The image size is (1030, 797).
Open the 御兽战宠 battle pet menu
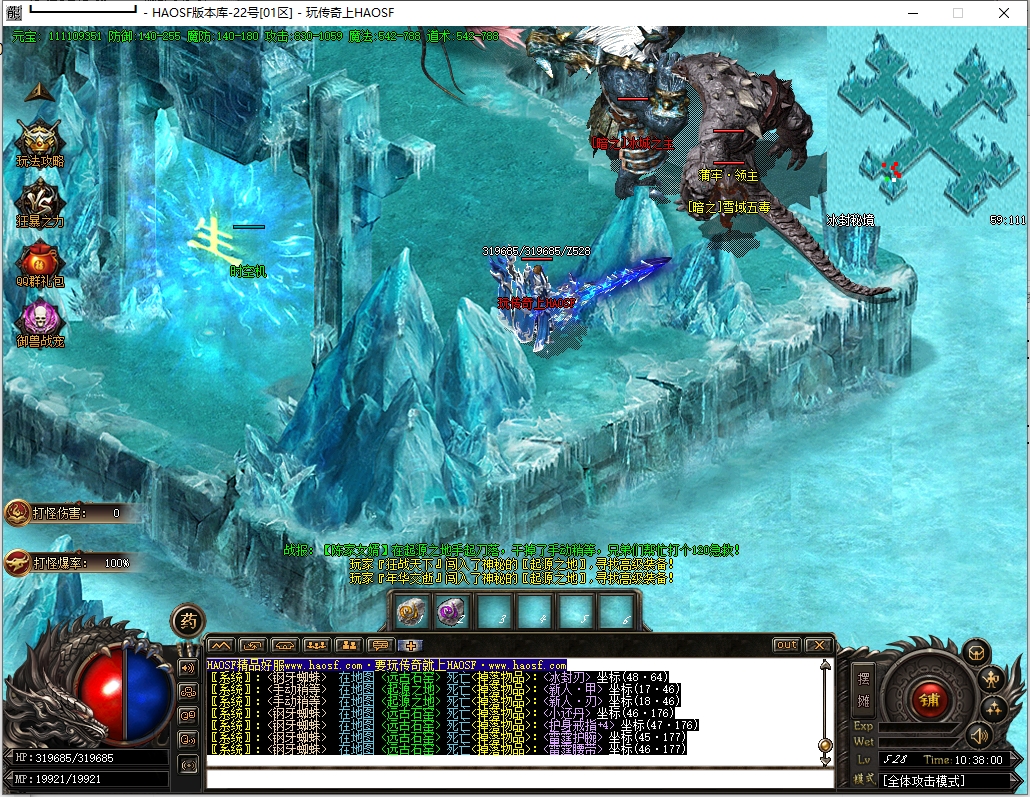(x=40, y=318)
